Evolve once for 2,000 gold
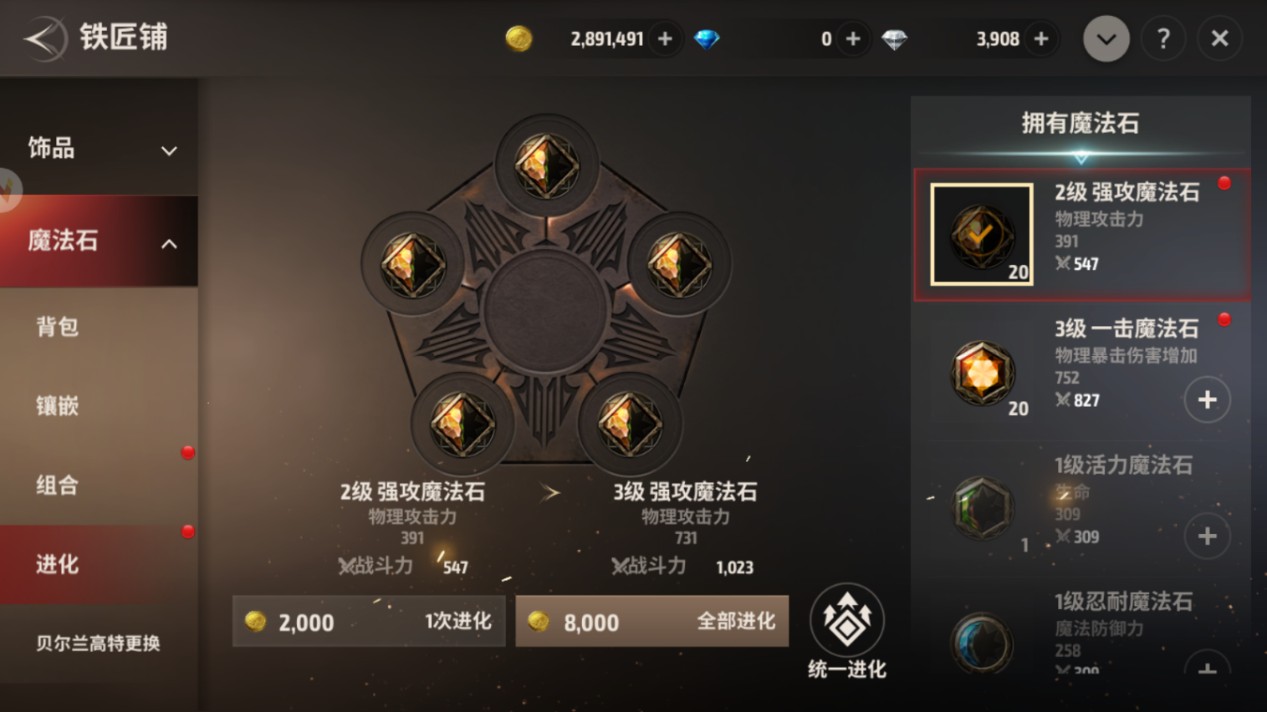The height and width of the screenshot is (712, 1267). click(369, 622)
